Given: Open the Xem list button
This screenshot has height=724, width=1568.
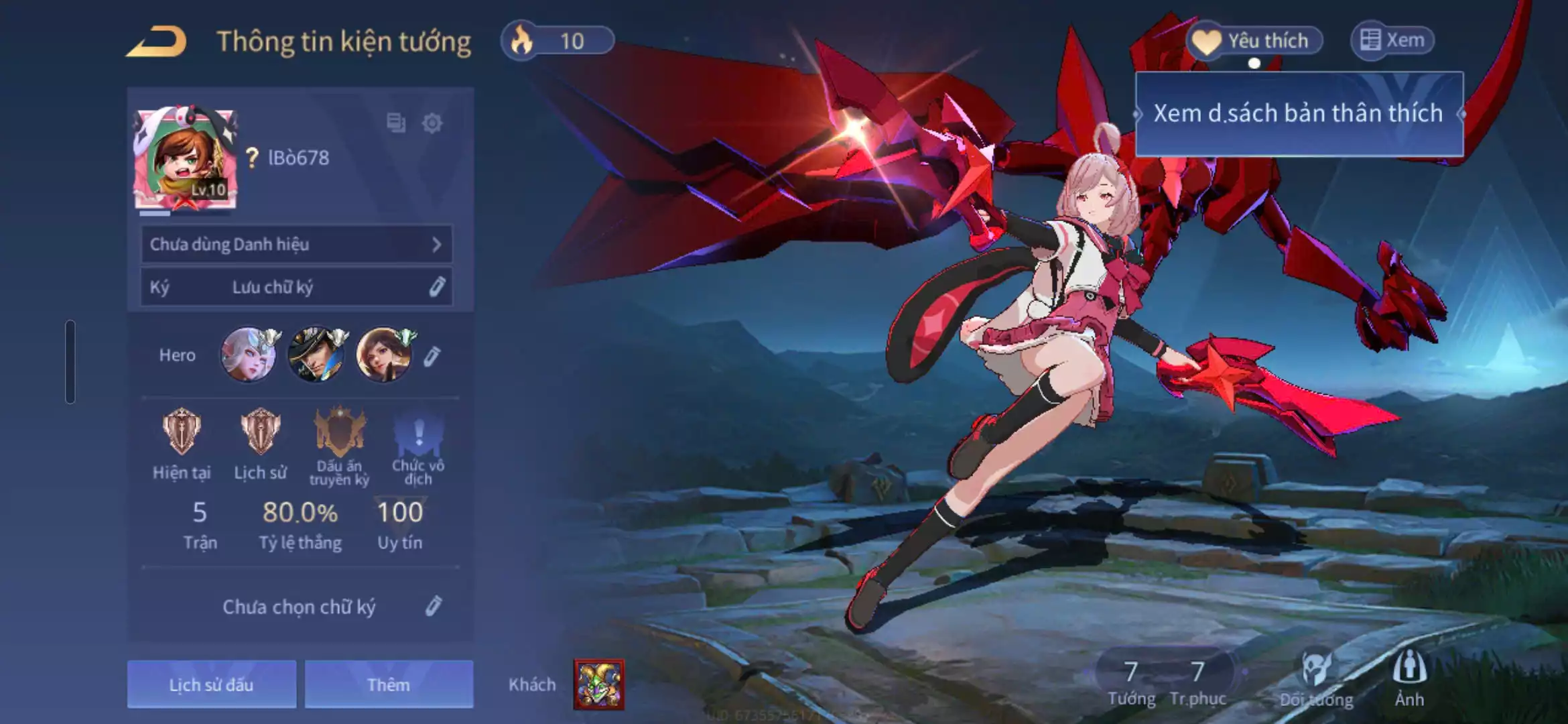Looking at the screenshot, I should 1392,41.
